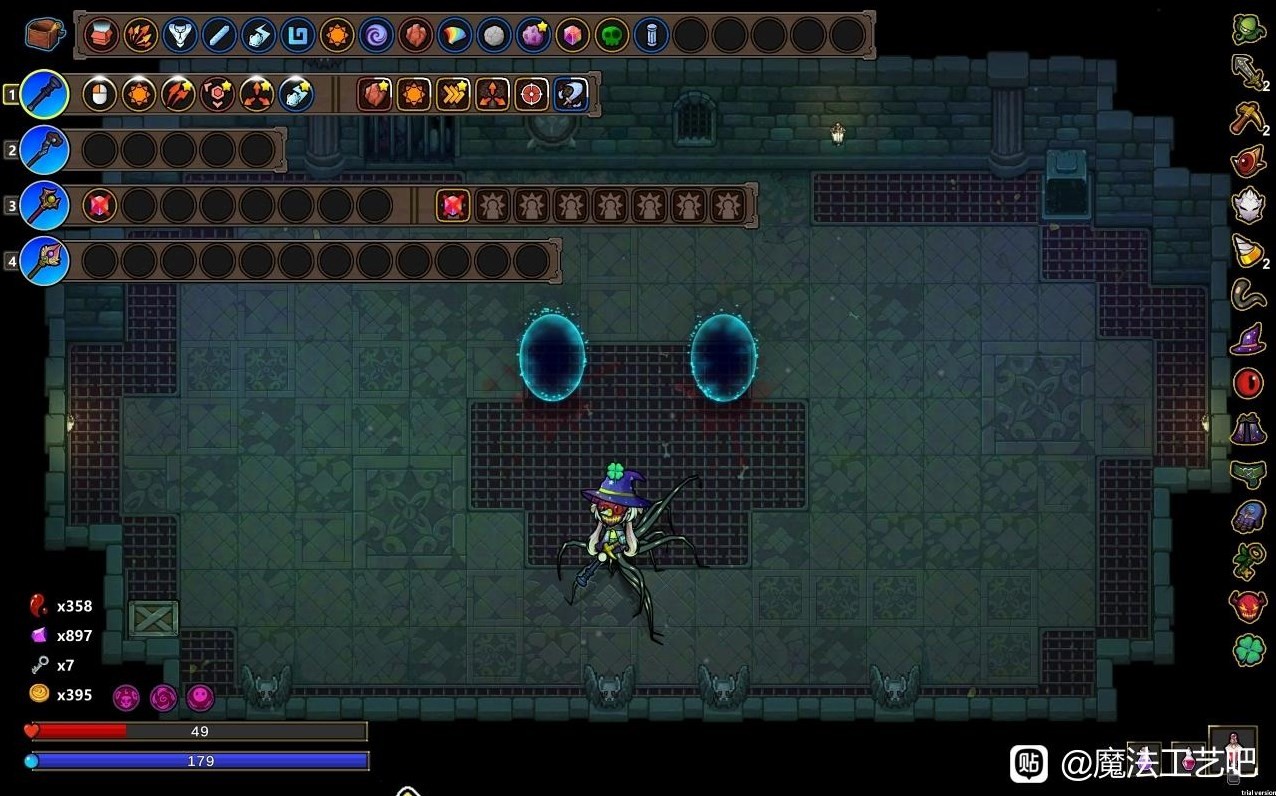Inspect the four-leaf clover relic
Image resolution: width=1276 pixels, height=796 pixels.
tap(1248, 650)
